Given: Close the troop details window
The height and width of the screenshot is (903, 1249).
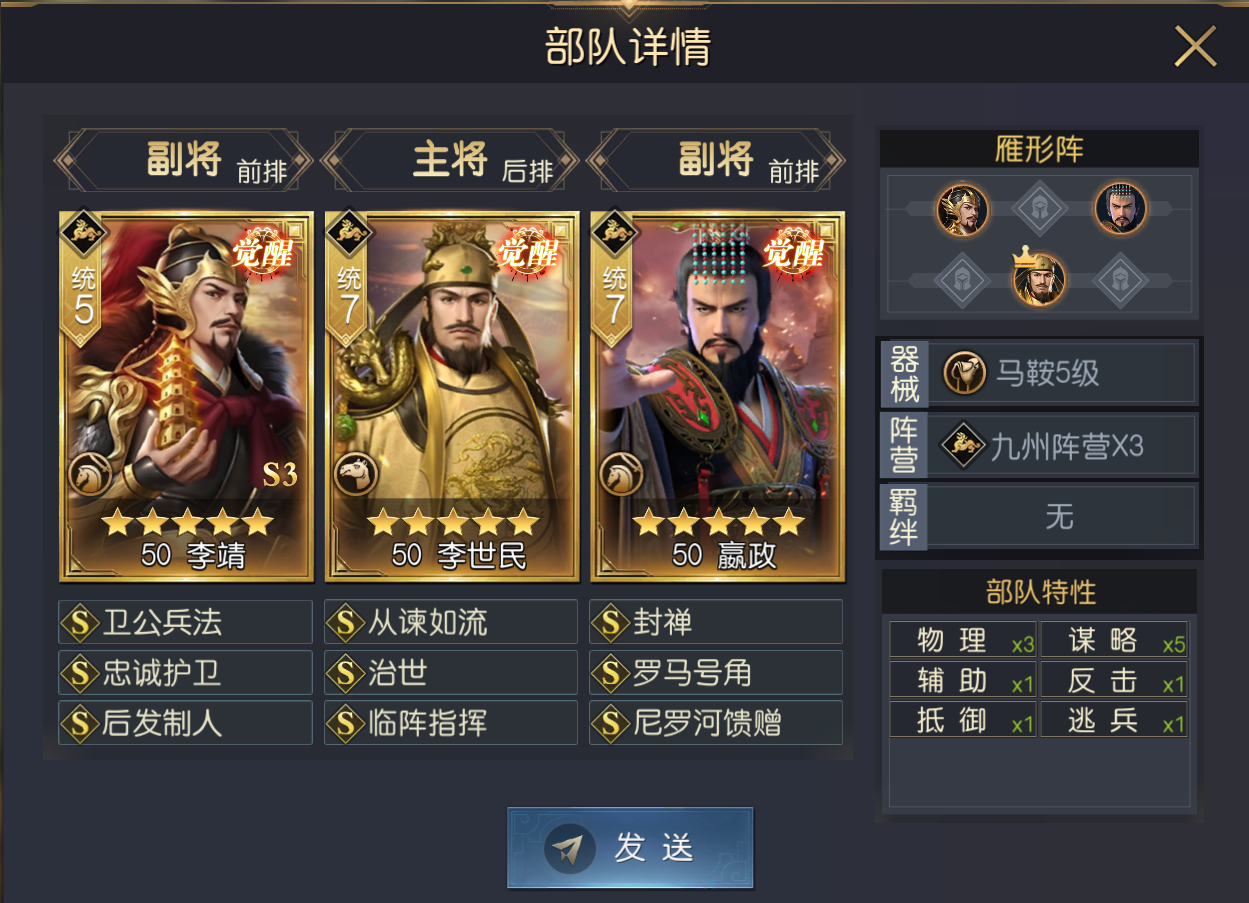Looking at the screenshot, I should click(1194, 46).
